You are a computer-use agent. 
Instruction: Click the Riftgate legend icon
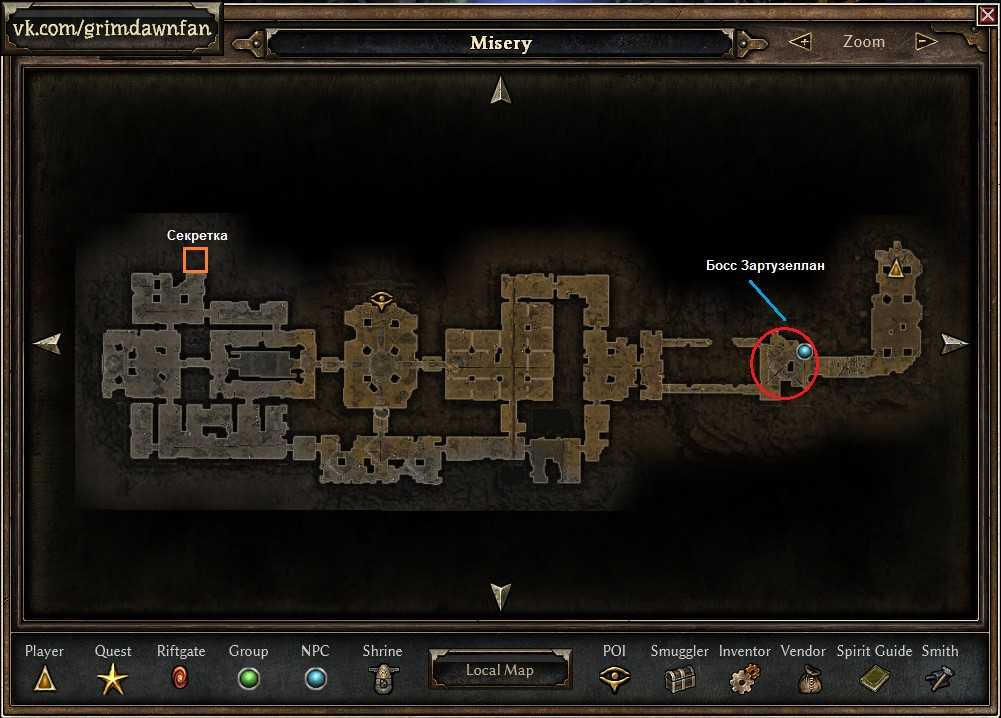point(181,680)
